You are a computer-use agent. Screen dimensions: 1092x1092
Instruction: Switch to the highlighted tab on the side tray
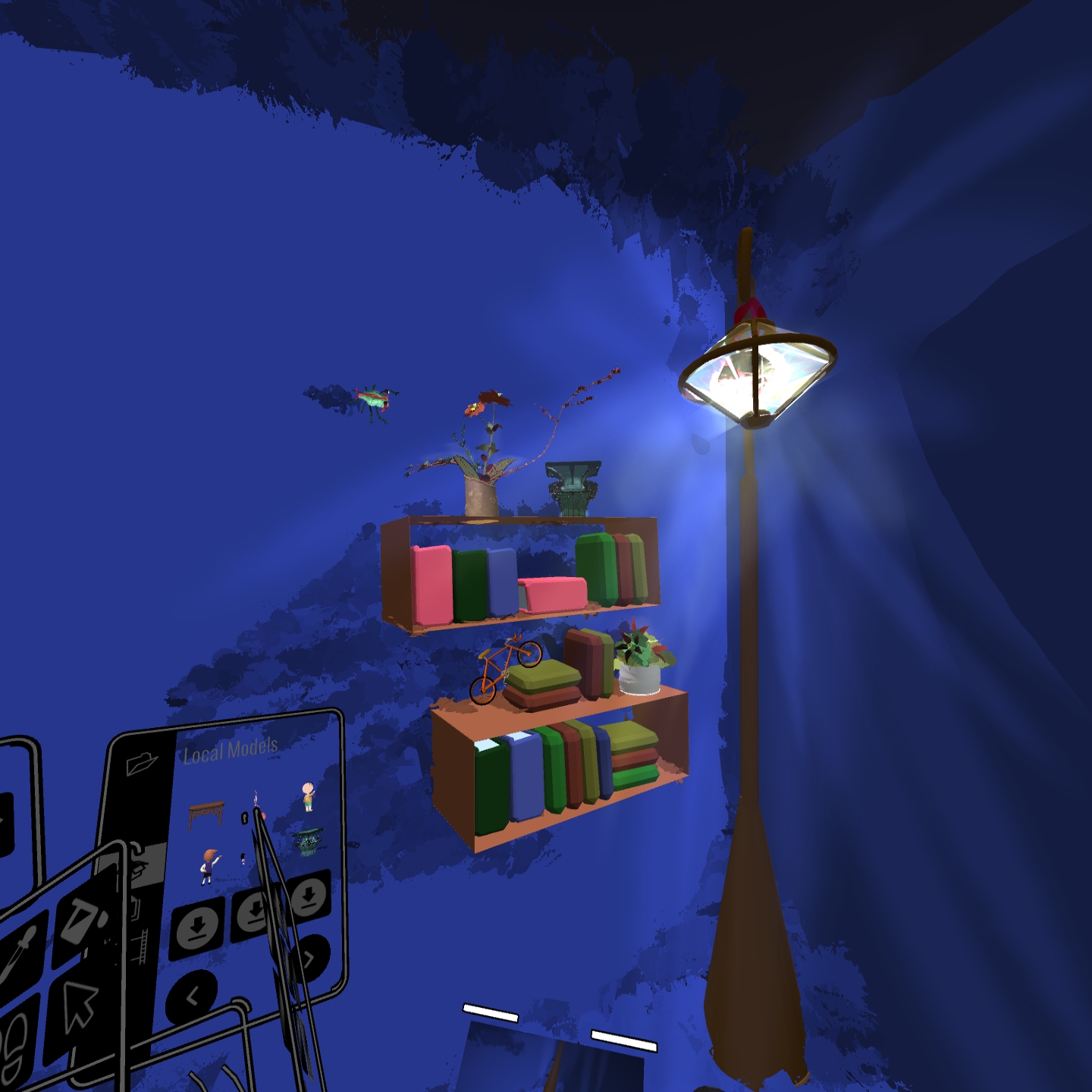140,864
